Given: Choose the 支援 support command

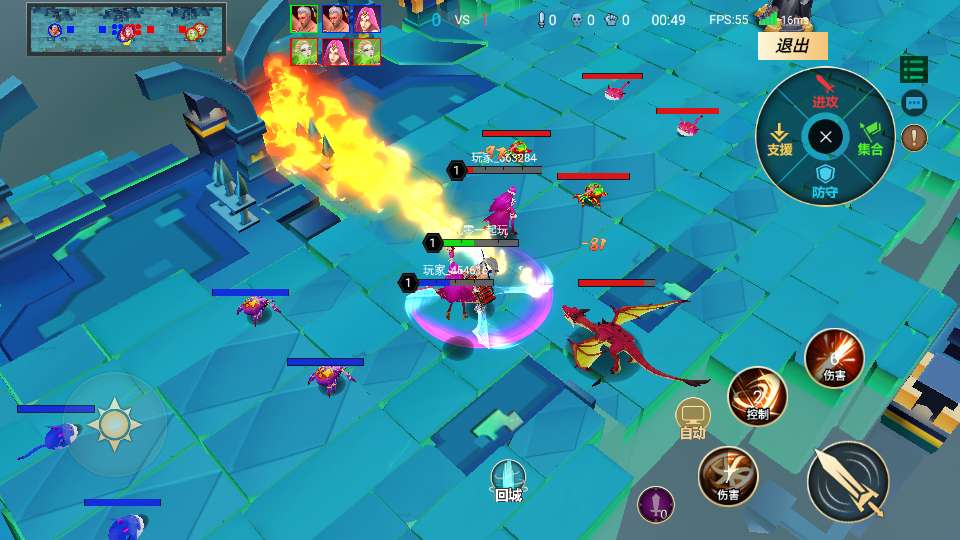Looking at the screenshot, I should 780,138.
